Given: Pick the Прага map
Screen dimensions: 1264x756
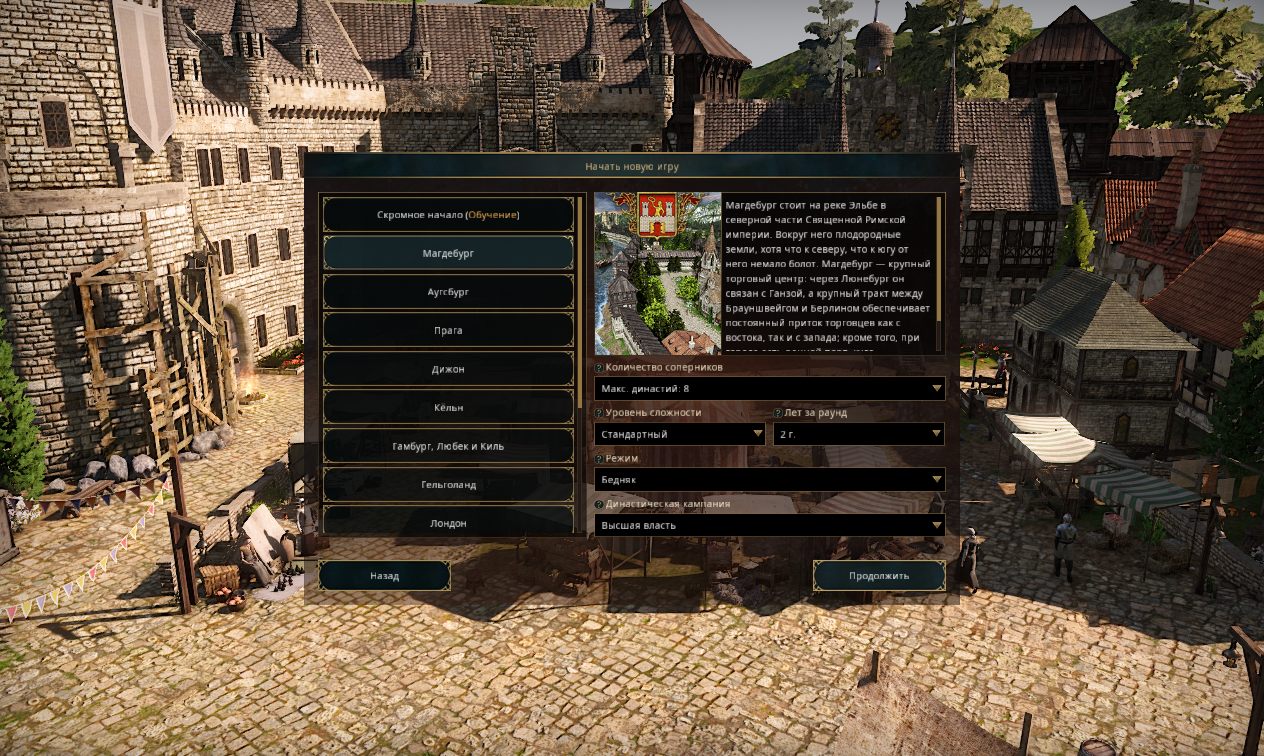Looking at the screenshot, I should 447,331.
